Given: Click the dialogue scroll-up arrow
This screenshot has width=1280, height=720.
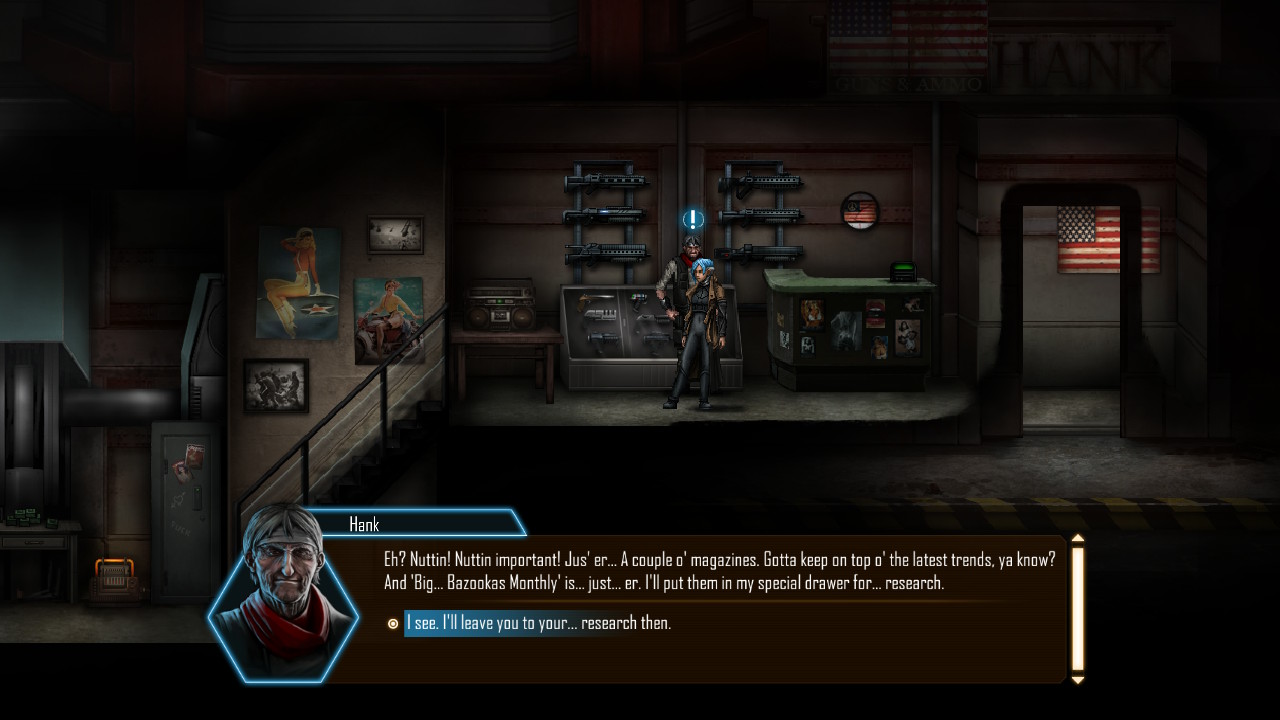Looking at the screenshot, I should pyautogui.click(x=1077, y=539).
